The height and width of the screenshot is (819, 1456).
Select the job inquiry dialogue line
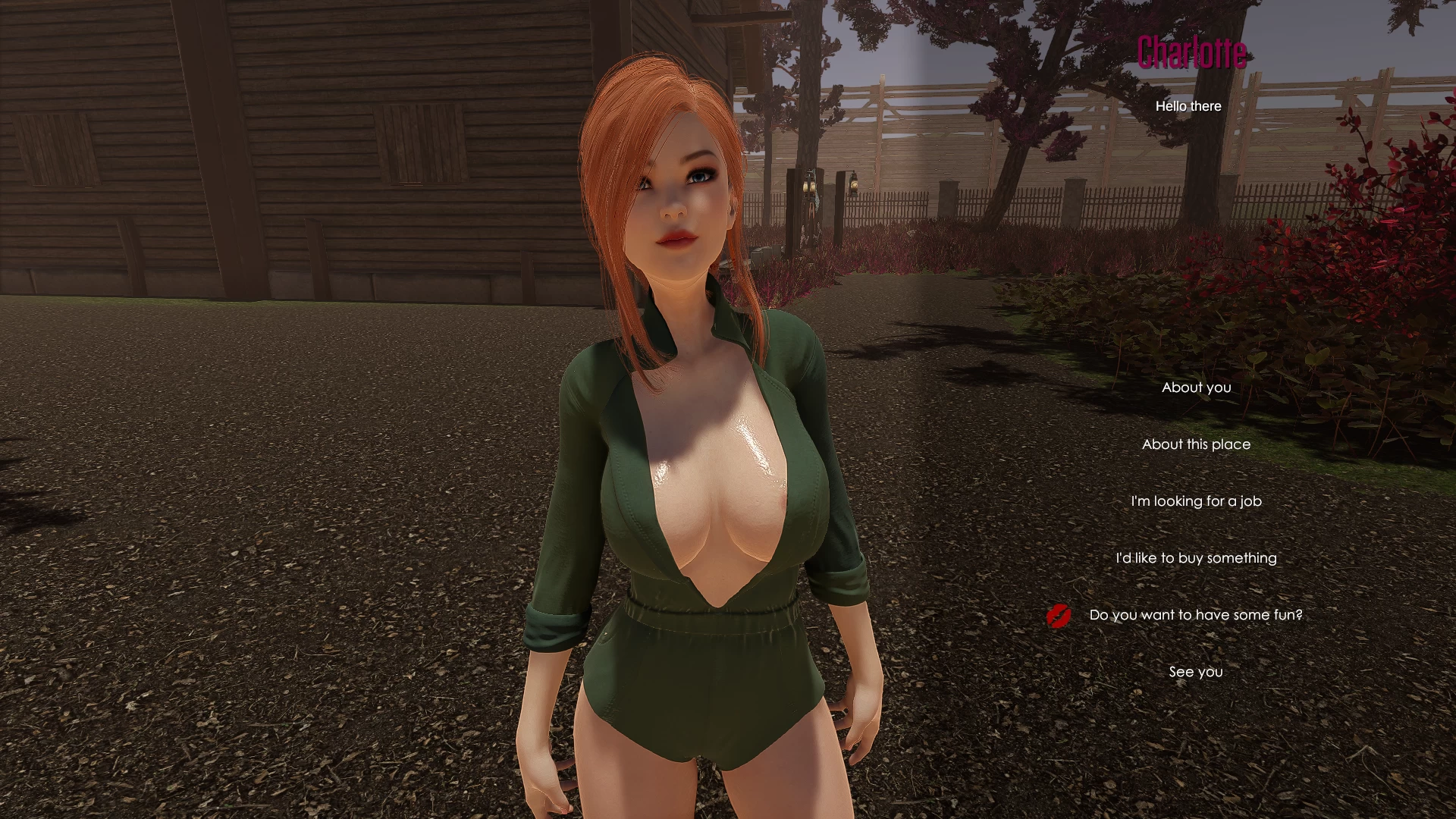(x=1196, y=501)
